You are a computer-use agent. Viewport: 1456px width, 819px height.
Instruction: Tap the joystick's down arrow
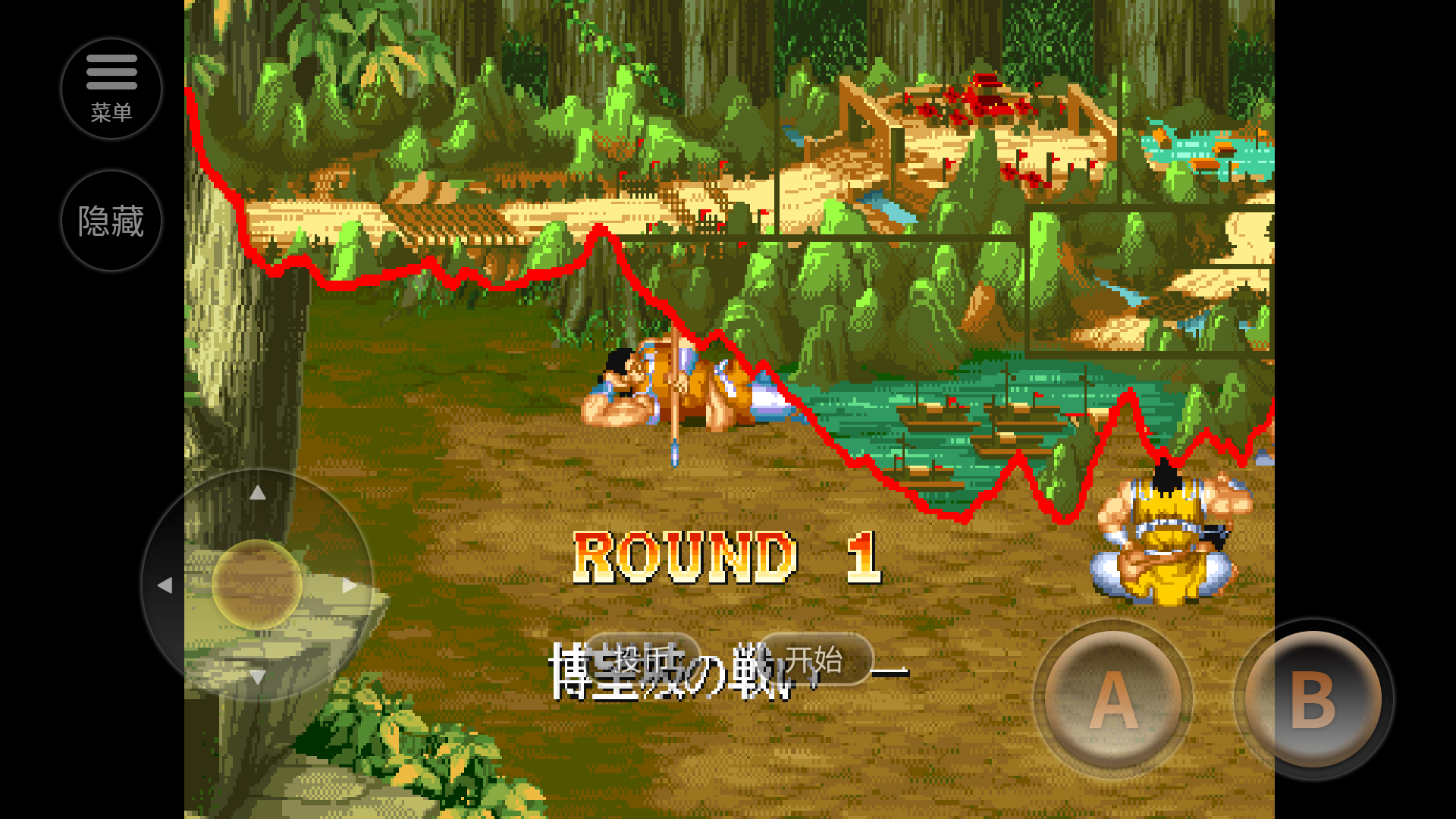258,676
